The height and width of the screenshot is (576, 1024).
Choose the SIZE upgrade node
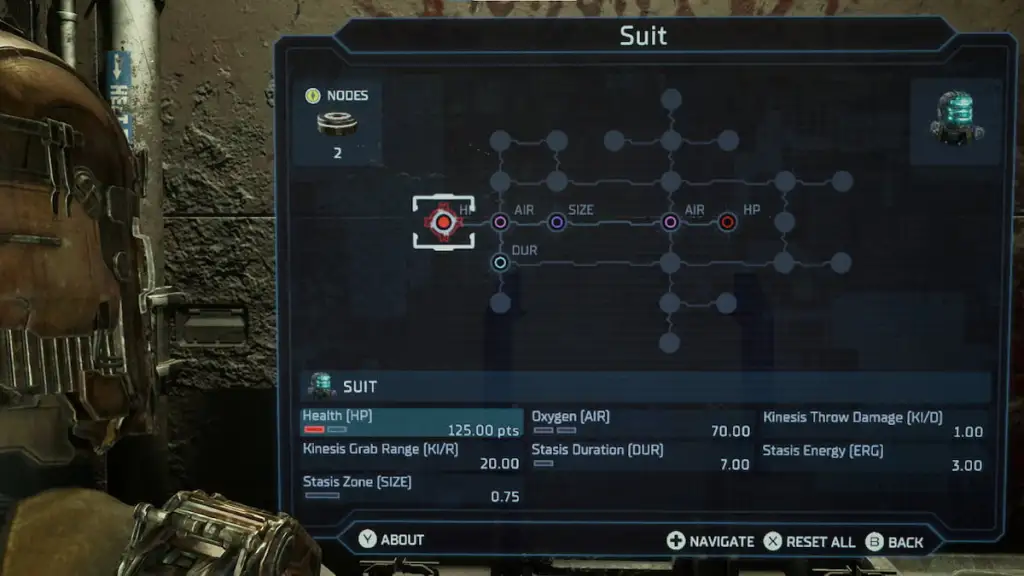[x=557, y=222]
